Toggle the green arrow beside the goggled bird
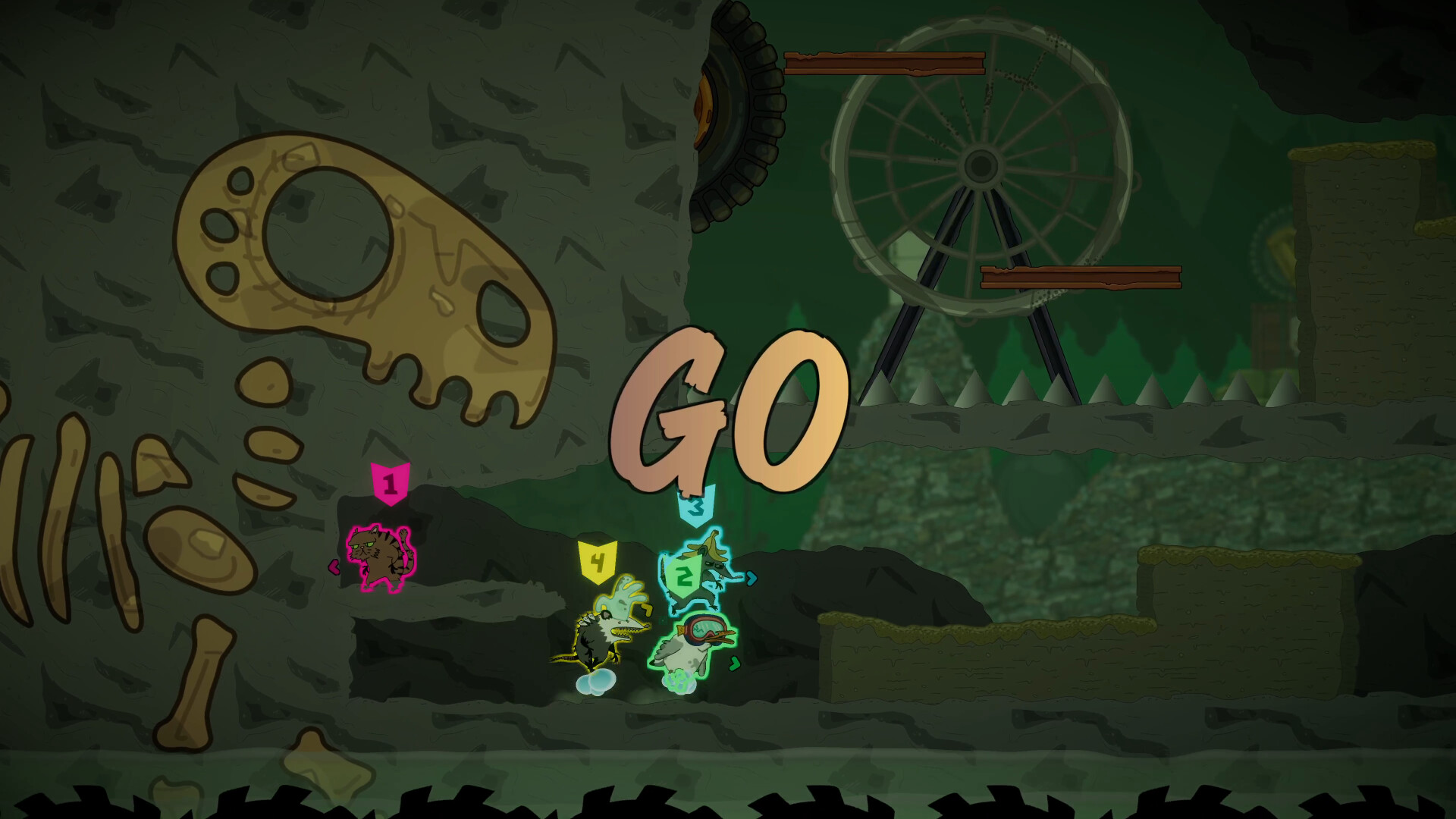 pos(734,662)
